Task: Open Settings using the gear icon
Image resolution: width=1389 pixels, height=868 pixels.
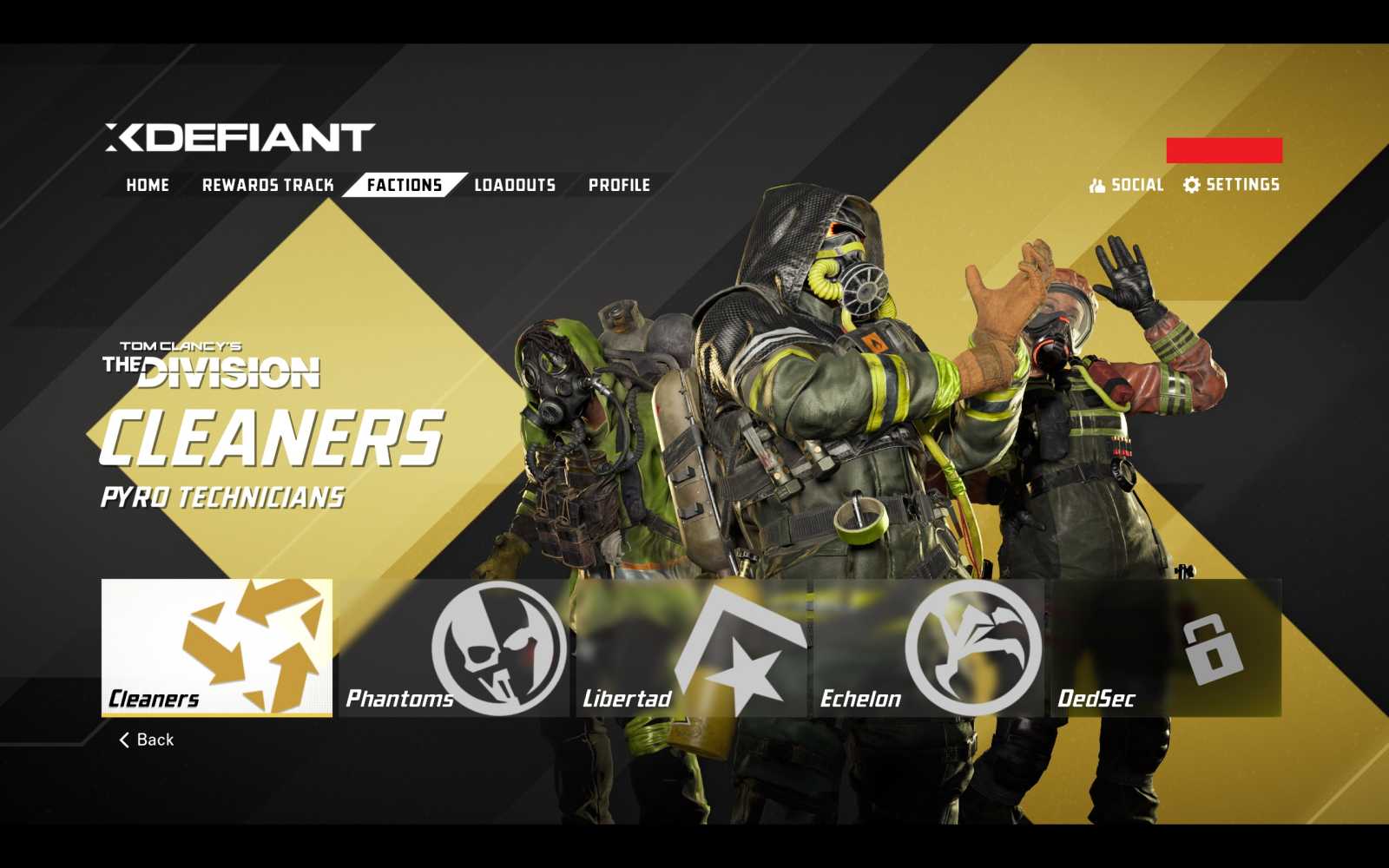Action: 1191,184
